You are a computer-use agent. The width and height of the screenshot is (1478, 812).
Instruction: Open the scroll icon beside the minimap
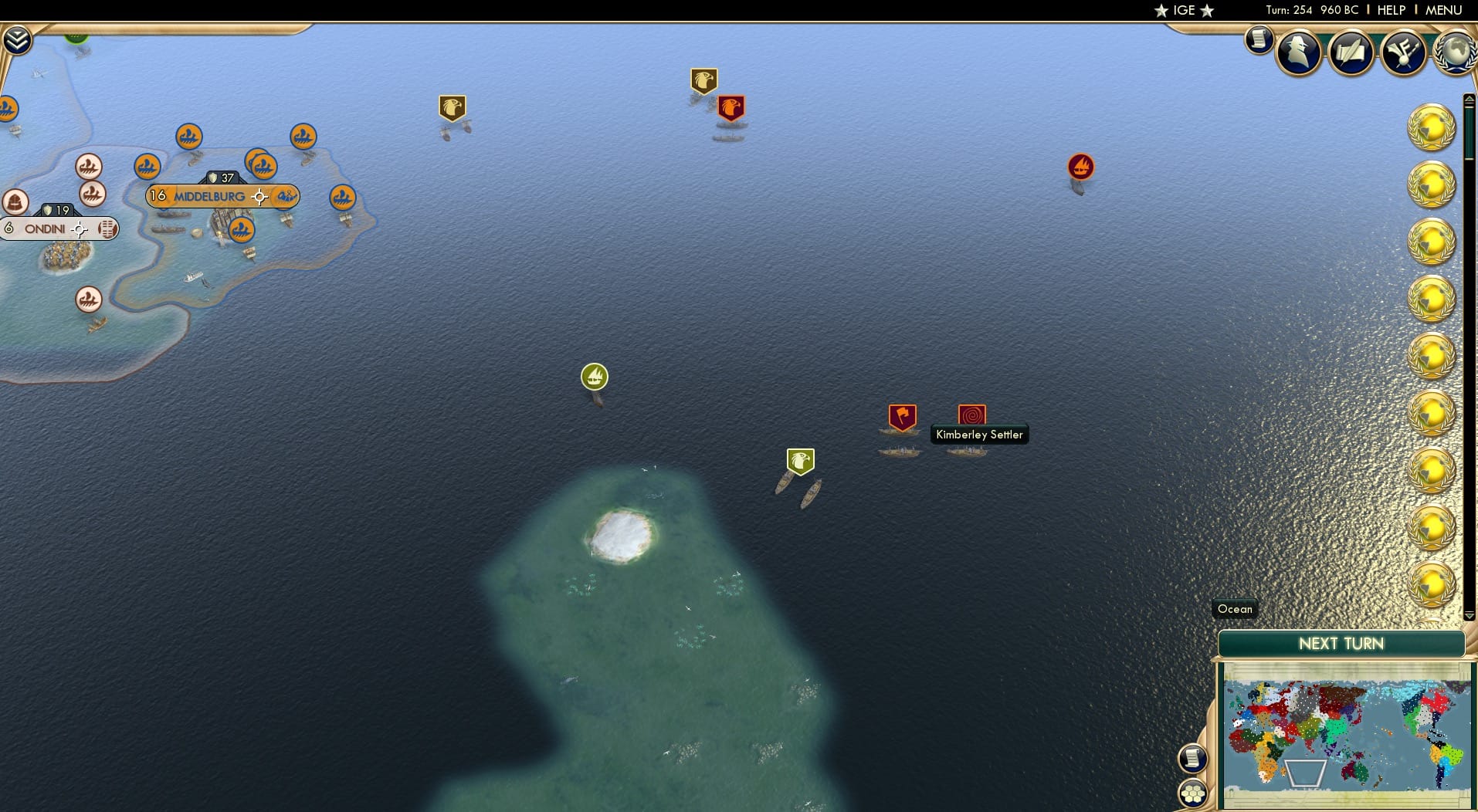(1195, 758)
